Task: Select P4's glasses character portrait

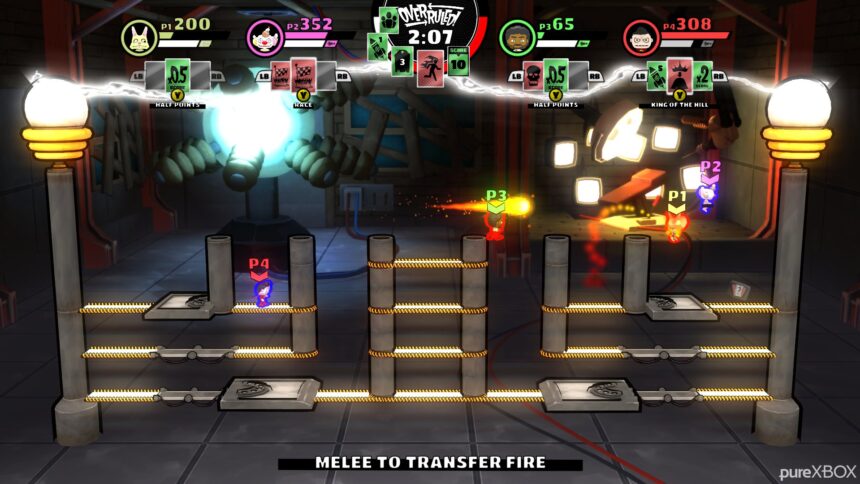Action: (642, 37)
